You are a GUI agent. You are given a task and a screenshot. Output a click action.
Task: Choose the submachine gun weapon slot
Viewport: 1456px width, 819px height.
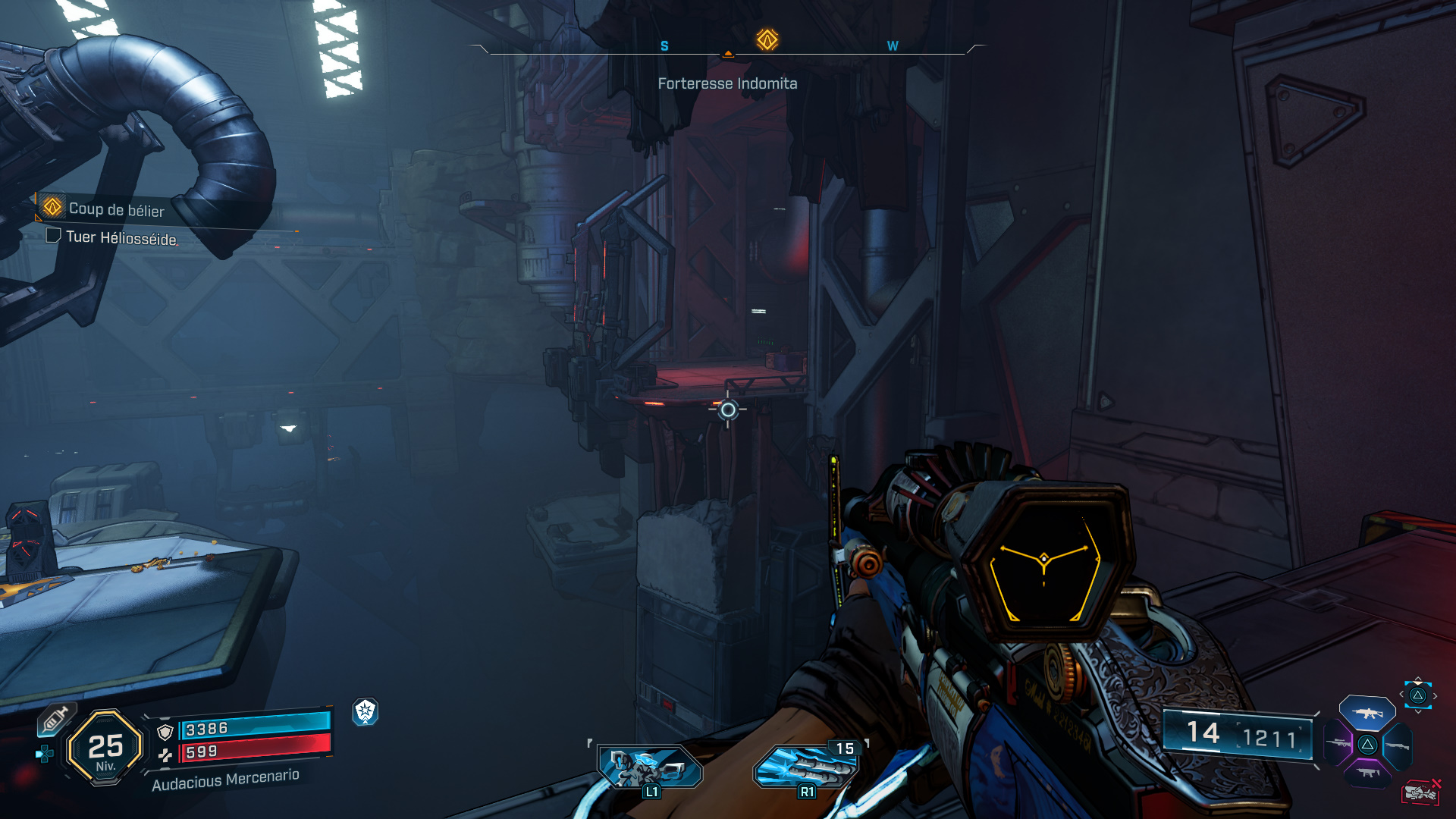(1367, 773)
